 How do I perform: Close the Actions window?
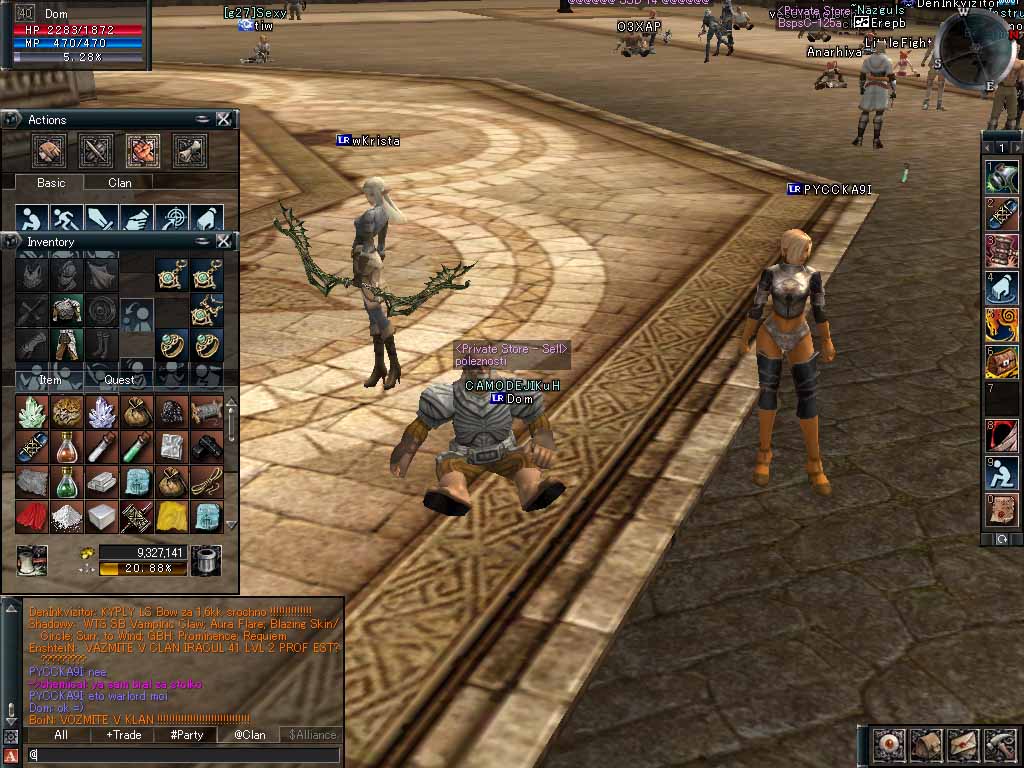coord(224,119)
